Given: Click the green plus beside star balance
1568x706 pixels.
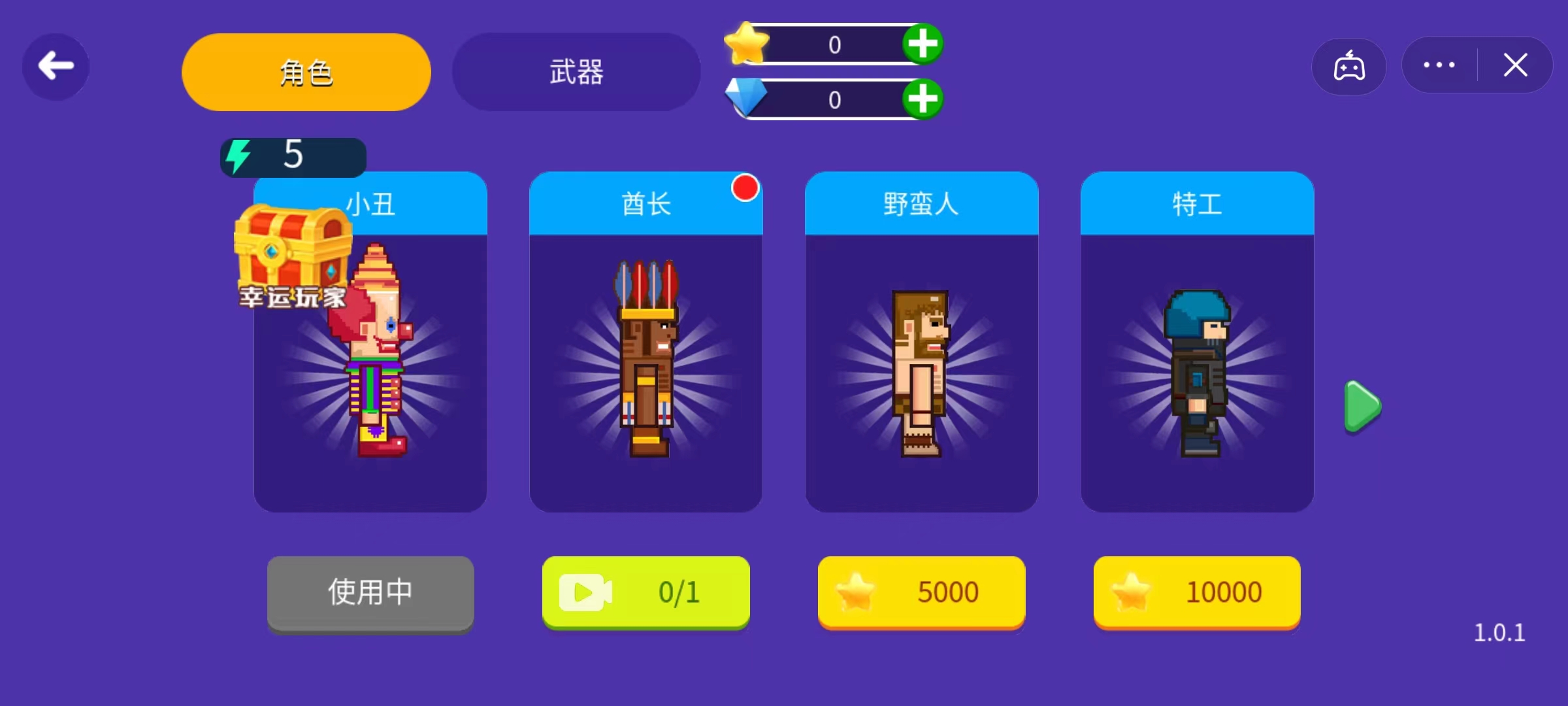Looking at the screenshot, I should click(922, 44).
